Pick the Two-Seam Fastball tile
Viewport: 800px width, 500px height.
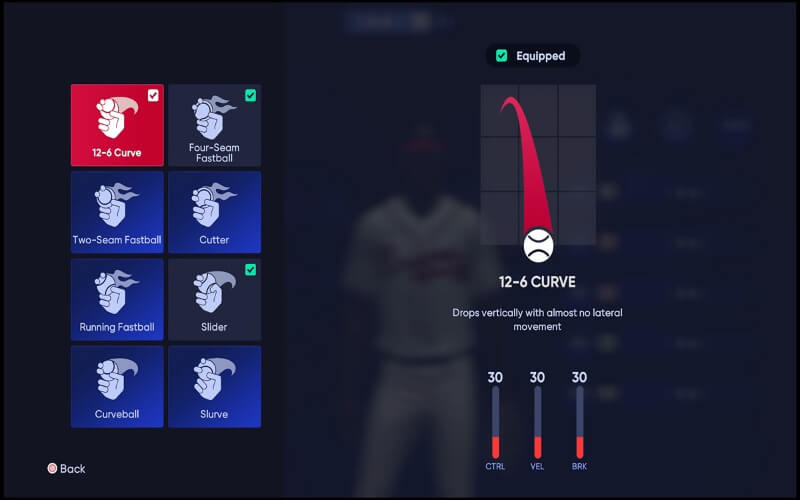(117, 212)
